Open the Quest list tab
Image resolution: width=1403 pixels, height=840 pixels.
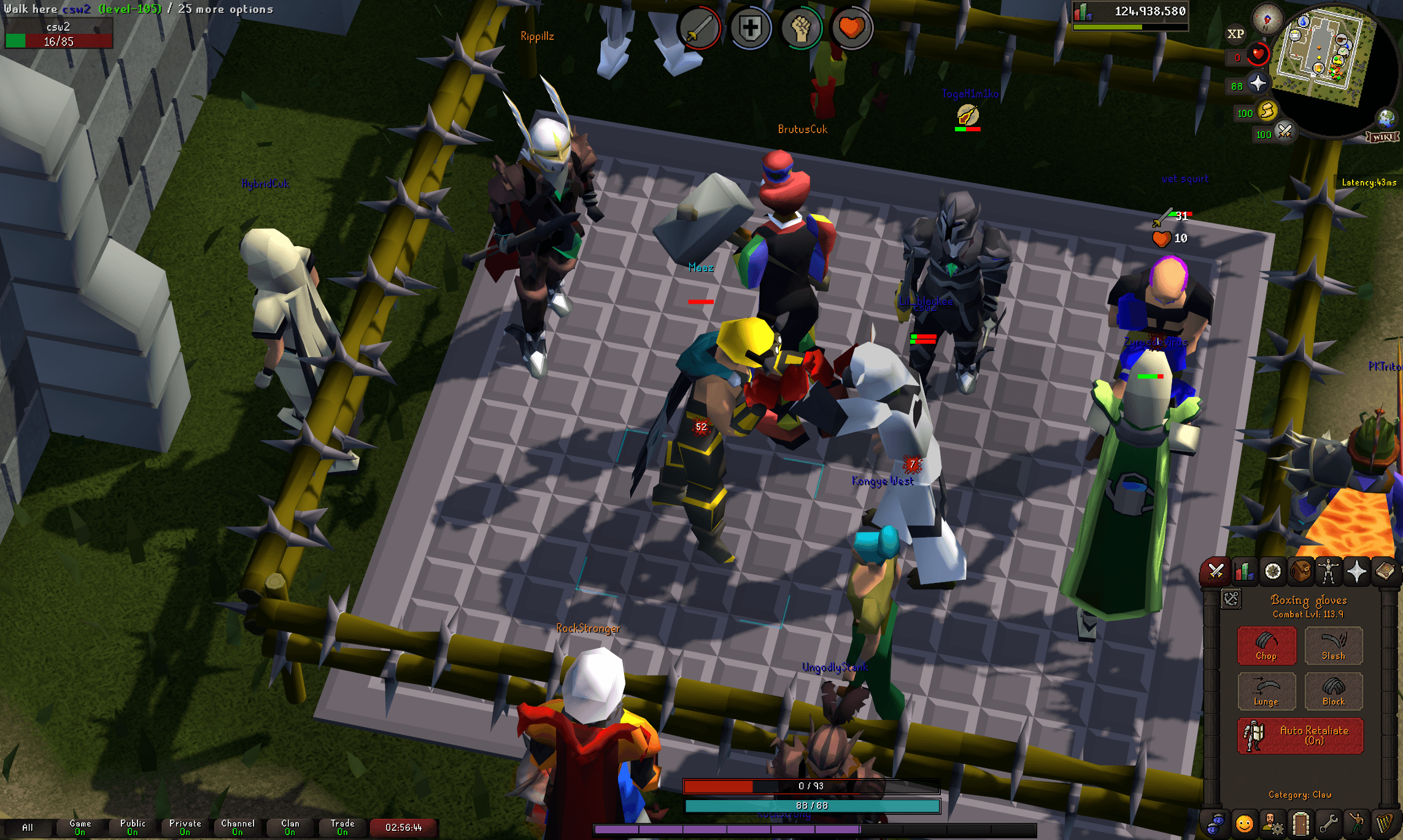click(x=1272, y=571)
